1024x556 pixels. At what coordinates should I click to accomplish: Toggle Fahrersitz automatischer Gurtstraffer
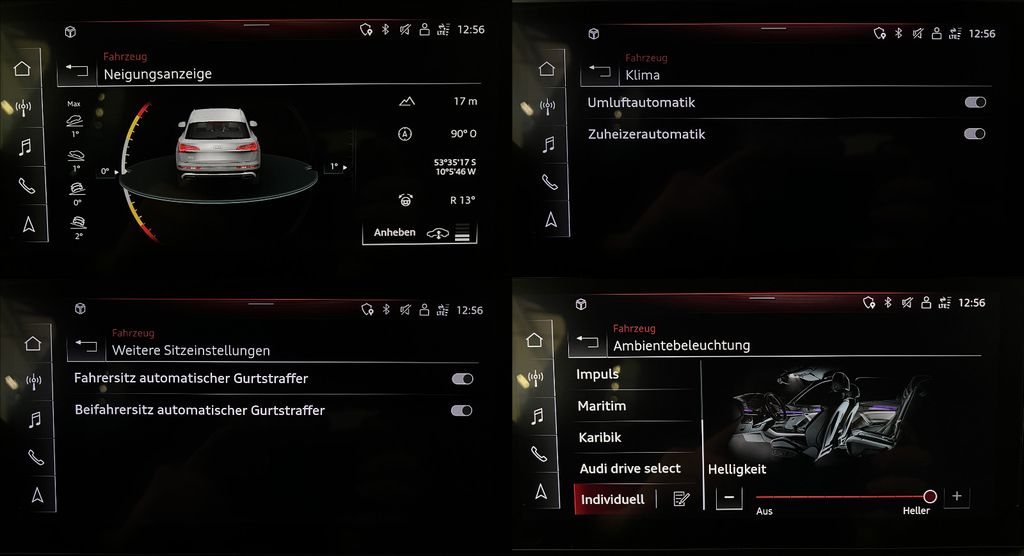462,379
